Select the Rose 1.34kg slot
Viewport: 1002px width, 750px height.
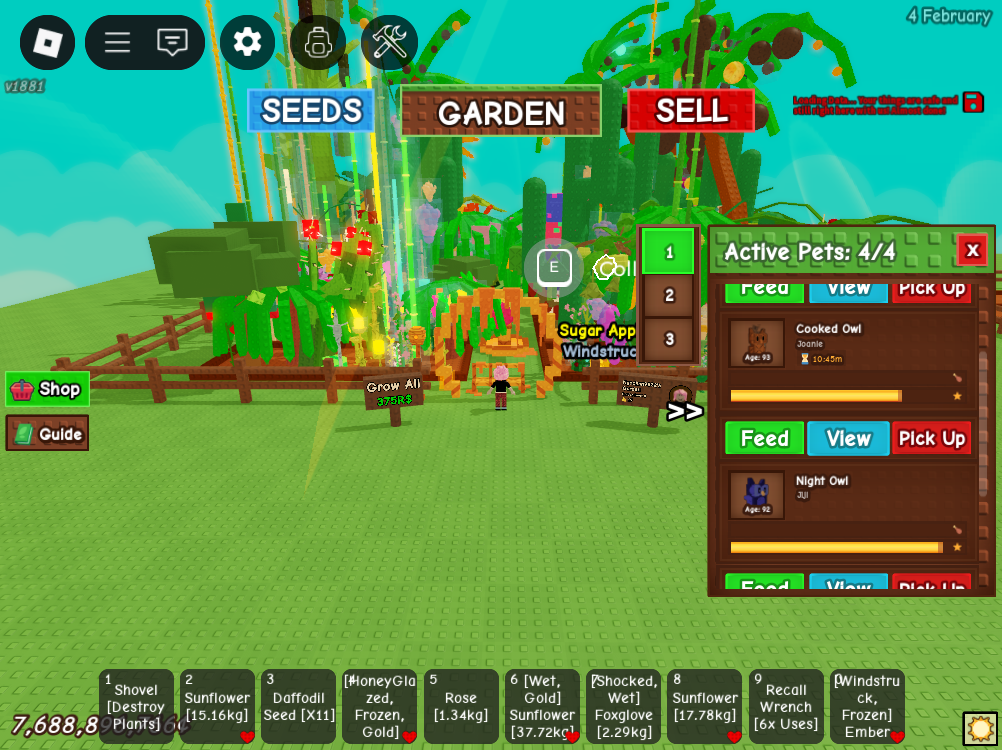tap(460, 706)
